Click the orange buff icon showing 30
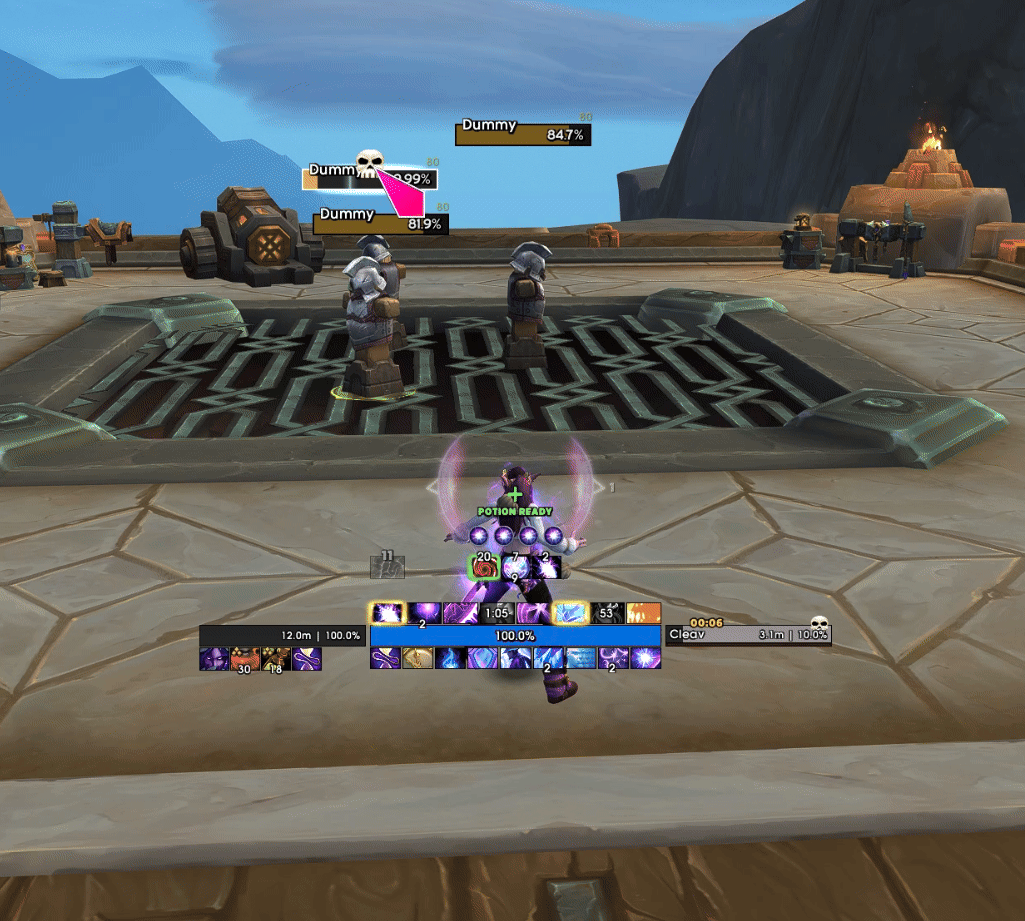 click(245, 658)
